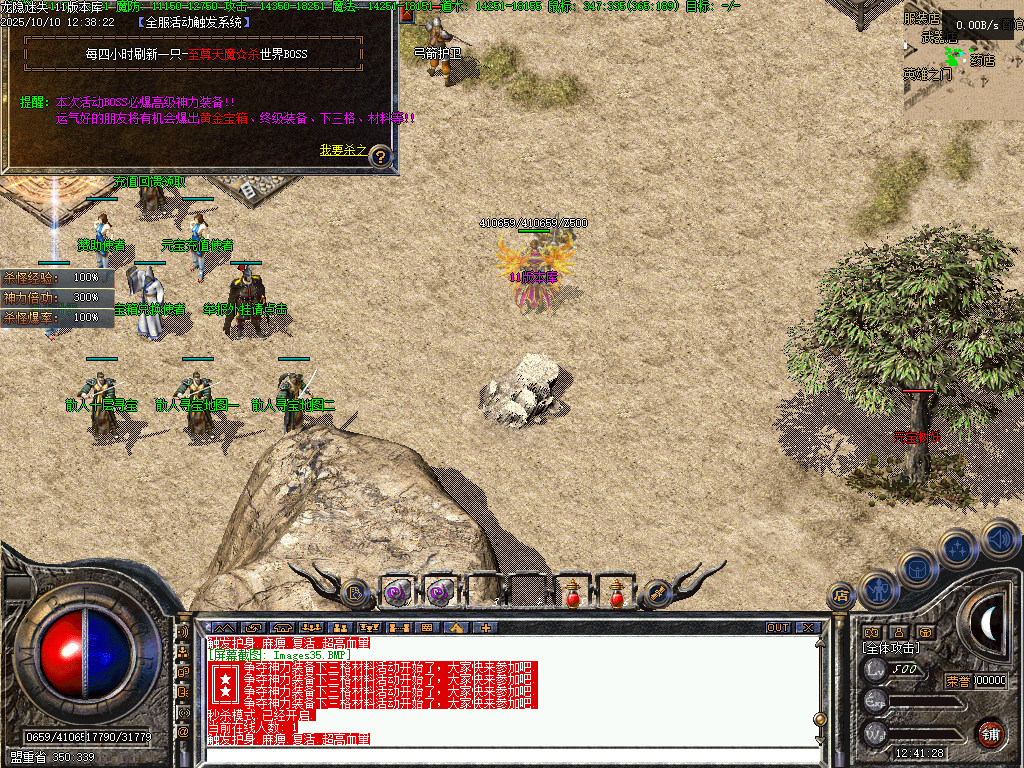
Task: Open the minimap in the corner
Action: (x=963, y=60)
